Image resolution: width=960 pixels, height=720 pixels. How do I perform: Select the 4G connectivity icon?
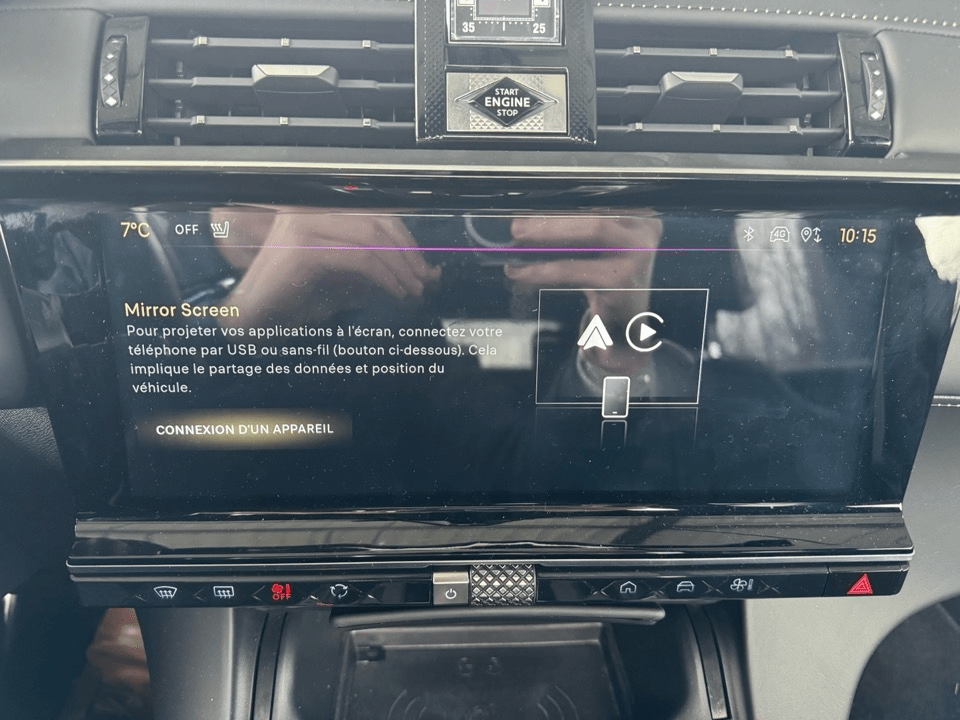(780, 234)
